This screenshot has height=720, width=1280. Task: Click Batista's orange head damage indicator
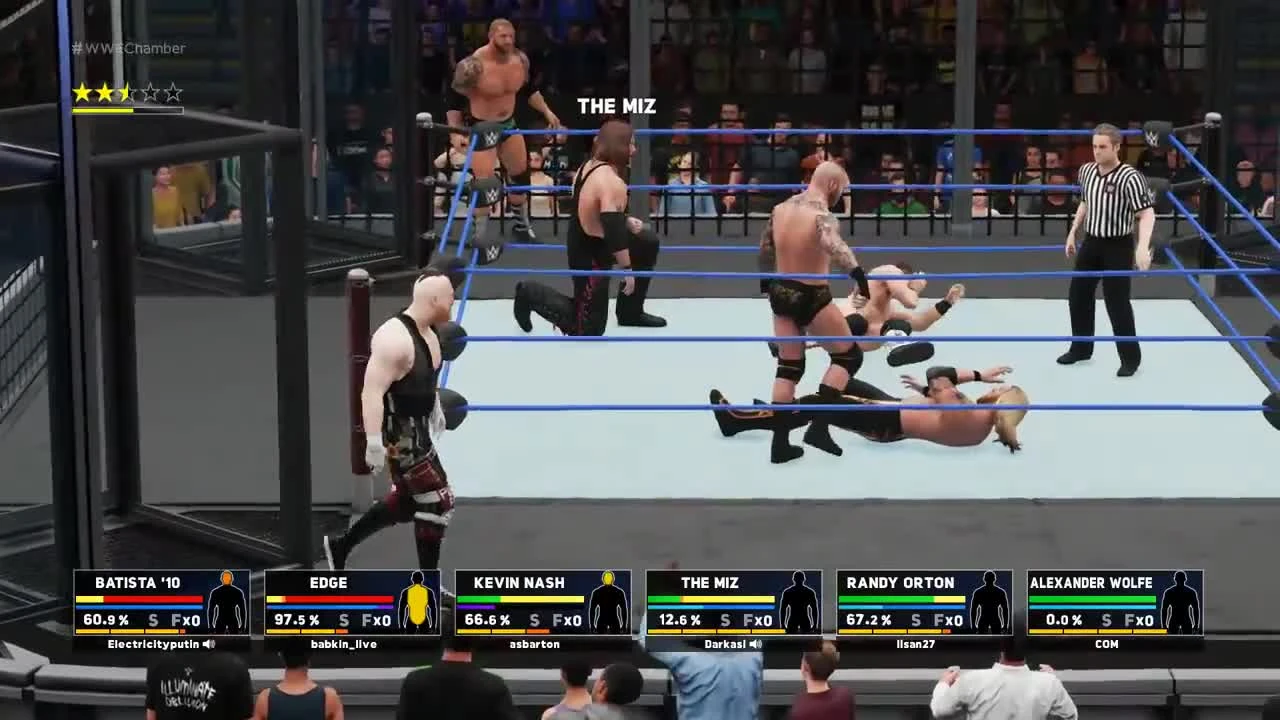point(226,578)
